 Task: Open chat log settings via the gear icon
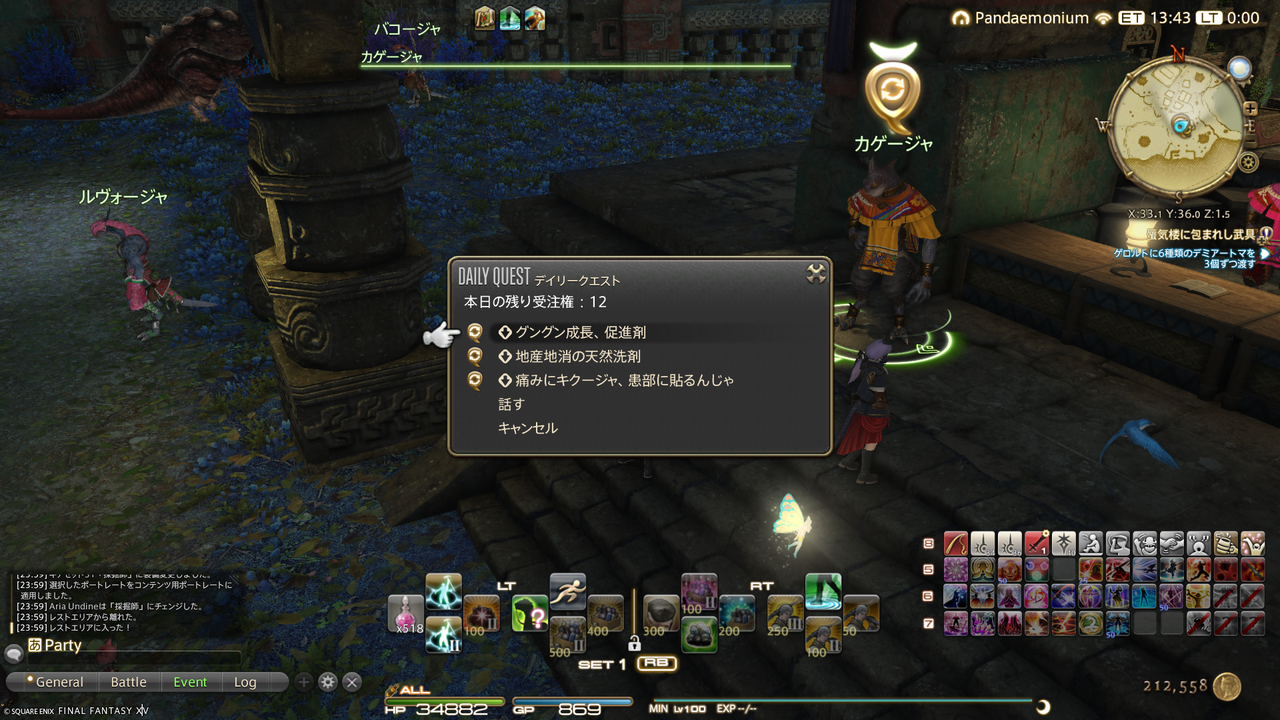coord(327,681)
